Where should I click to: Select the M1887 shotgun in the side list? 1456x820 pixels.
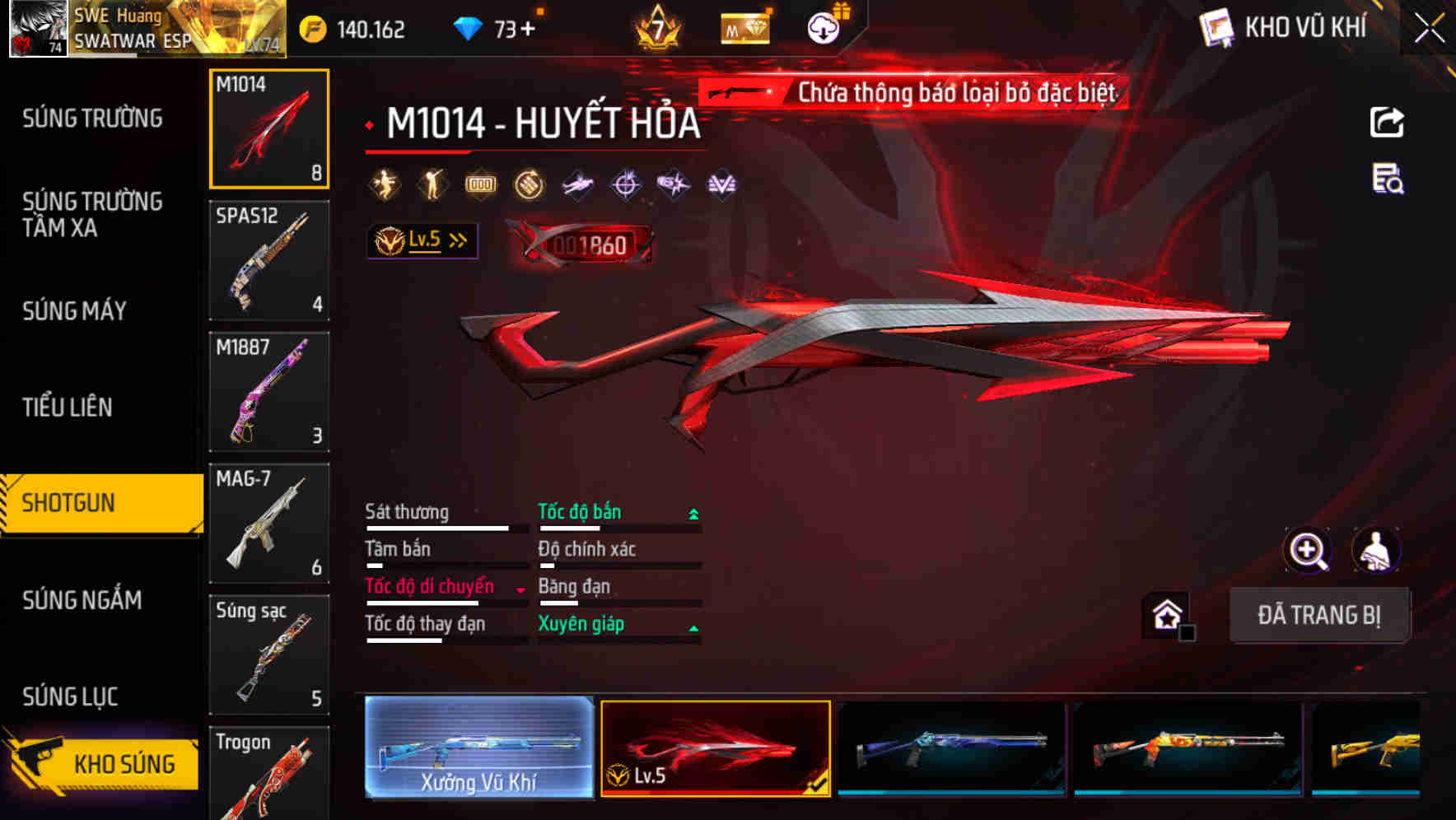pos(269,391)
